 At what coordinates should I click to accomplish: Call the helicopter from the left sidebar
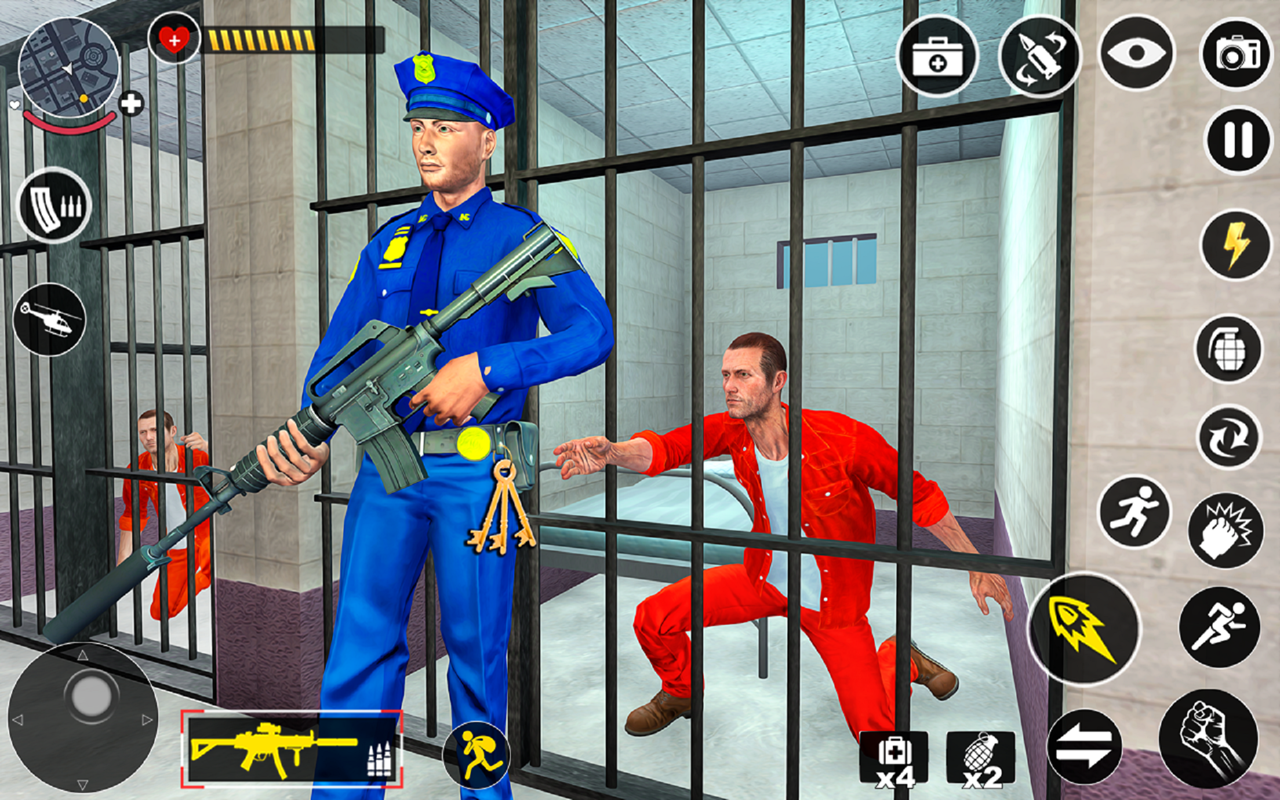[47, 319]
